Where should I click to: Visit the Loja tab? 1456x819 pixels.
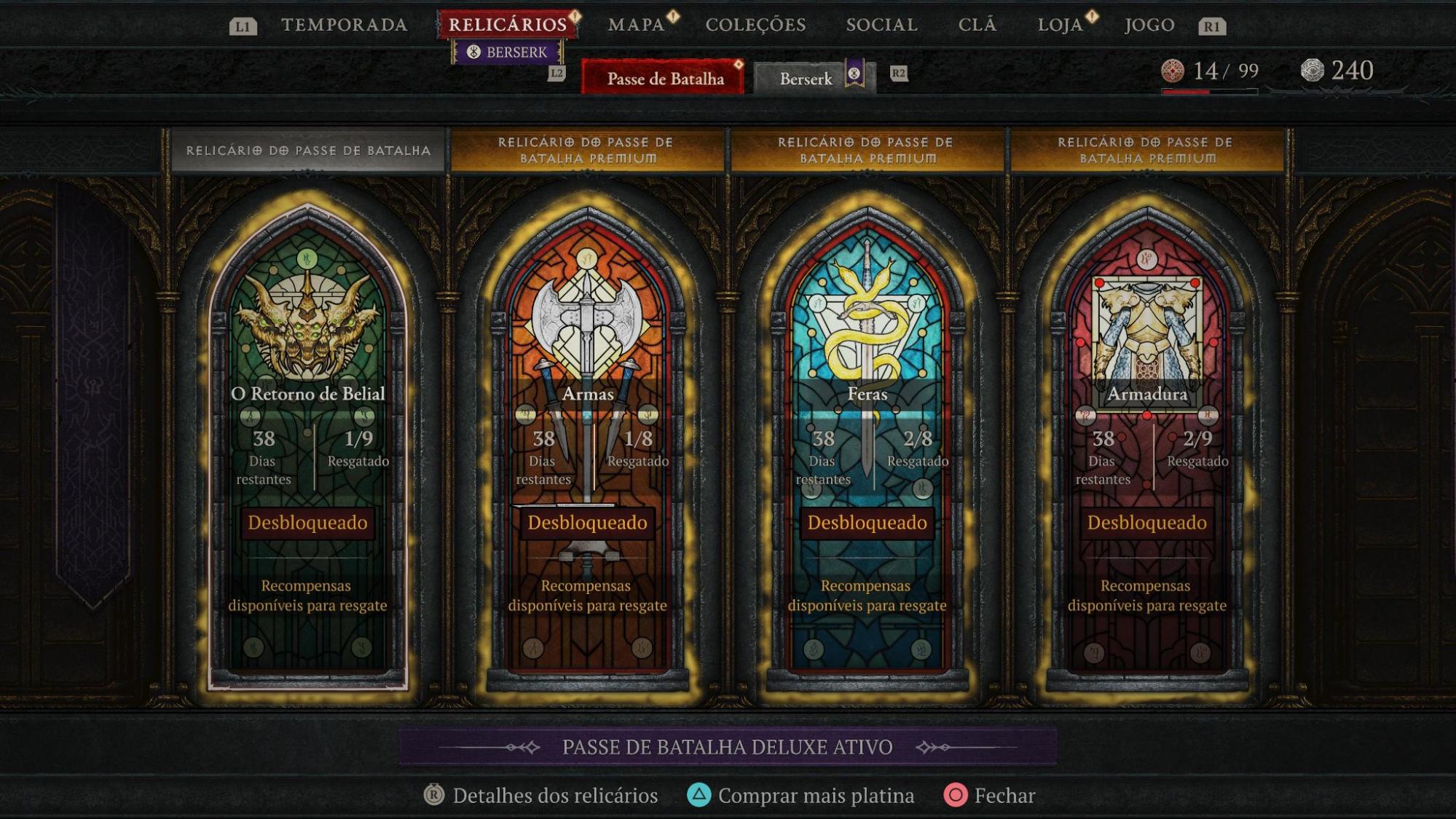[1060, 25]
